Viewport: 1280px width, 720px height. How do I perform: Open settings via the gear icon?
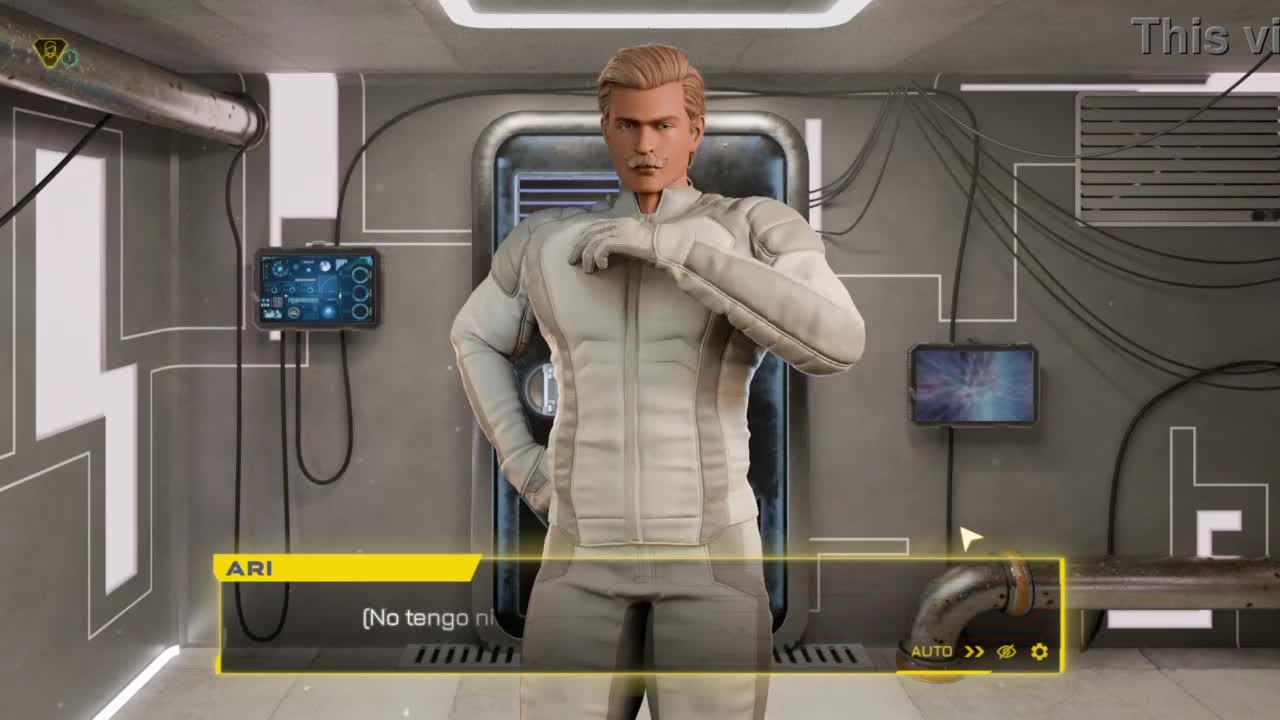(x=1039, y=652)
